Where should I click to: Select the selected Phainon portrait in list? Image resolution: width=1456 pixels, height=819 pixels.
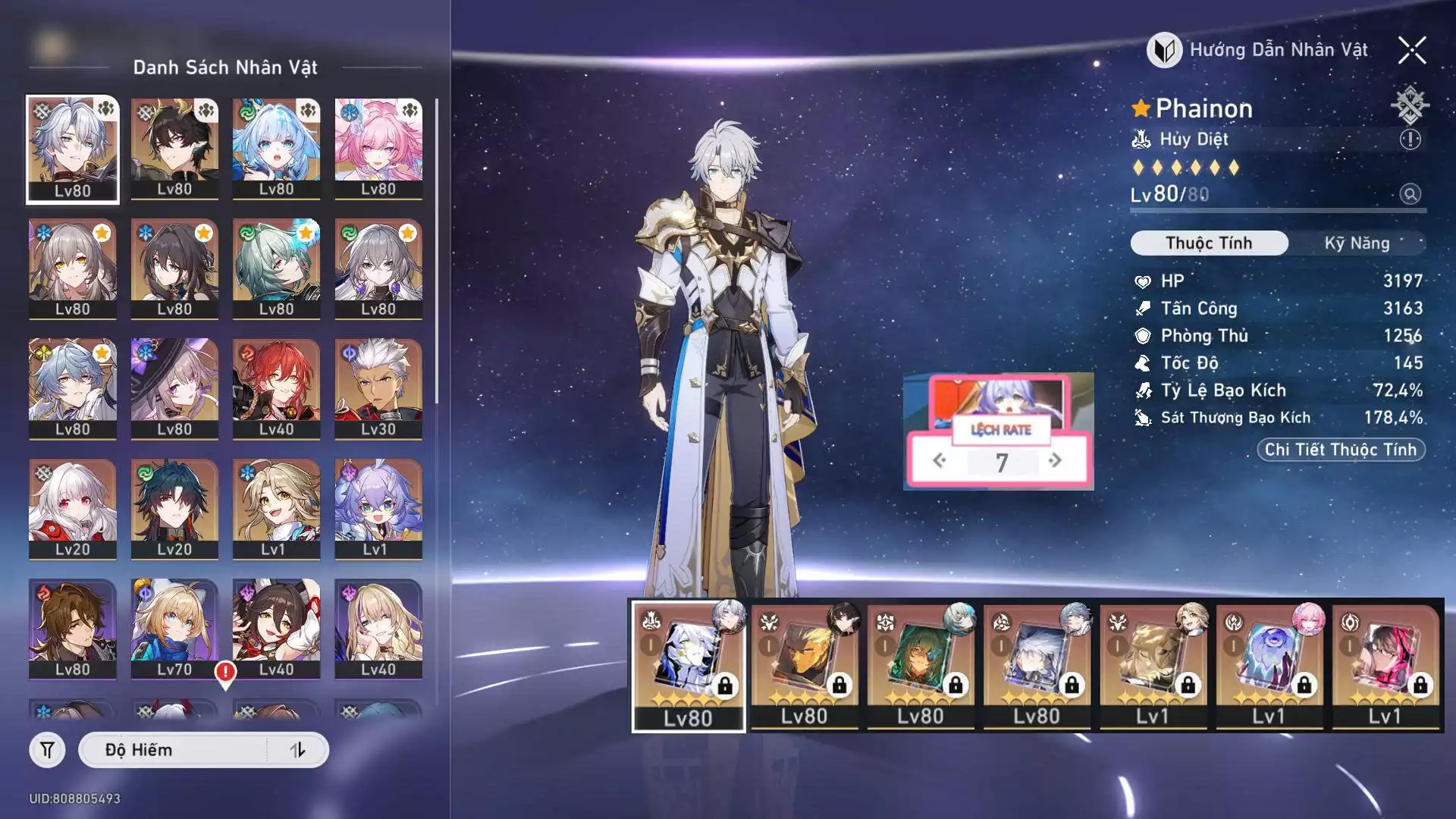73,149
